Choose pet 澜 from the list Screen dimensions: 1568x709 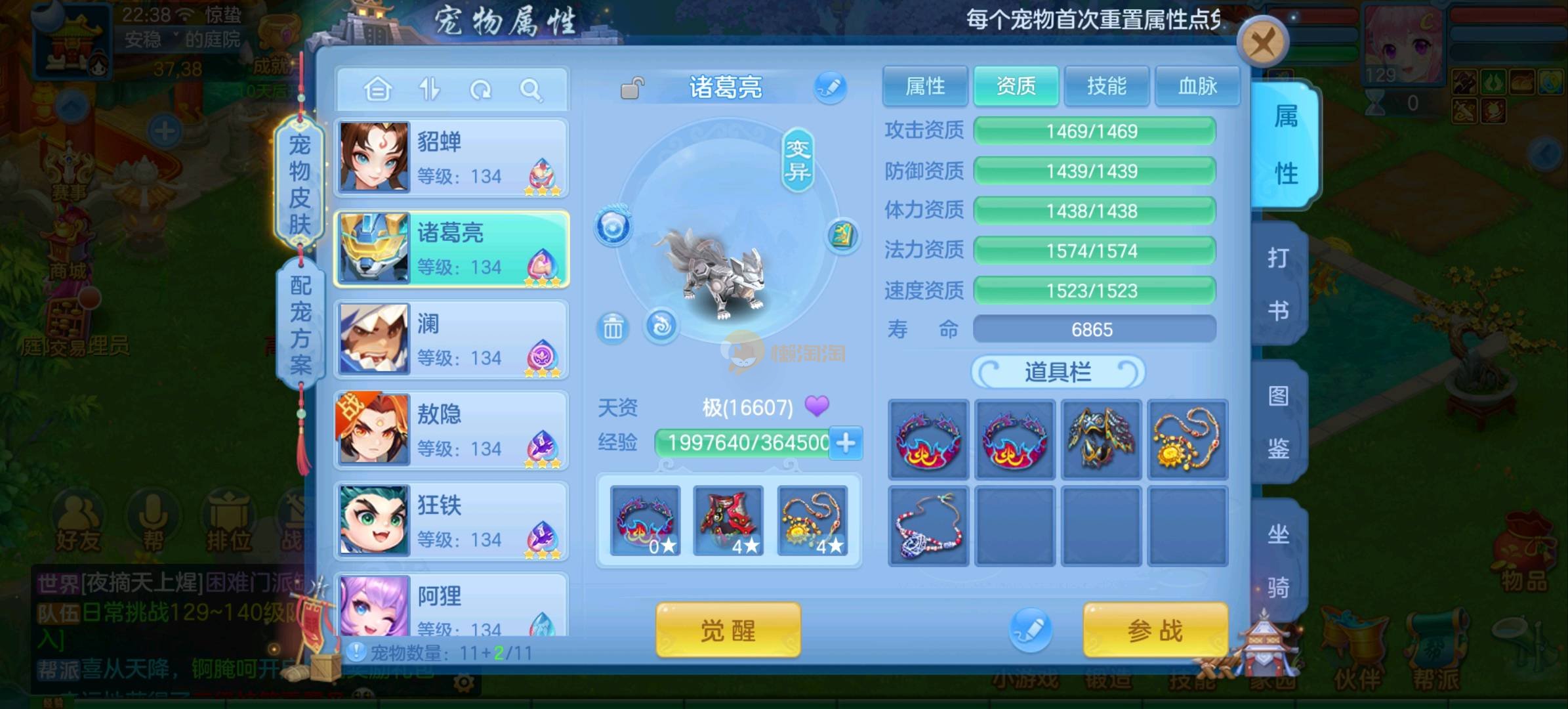(451, 339)
